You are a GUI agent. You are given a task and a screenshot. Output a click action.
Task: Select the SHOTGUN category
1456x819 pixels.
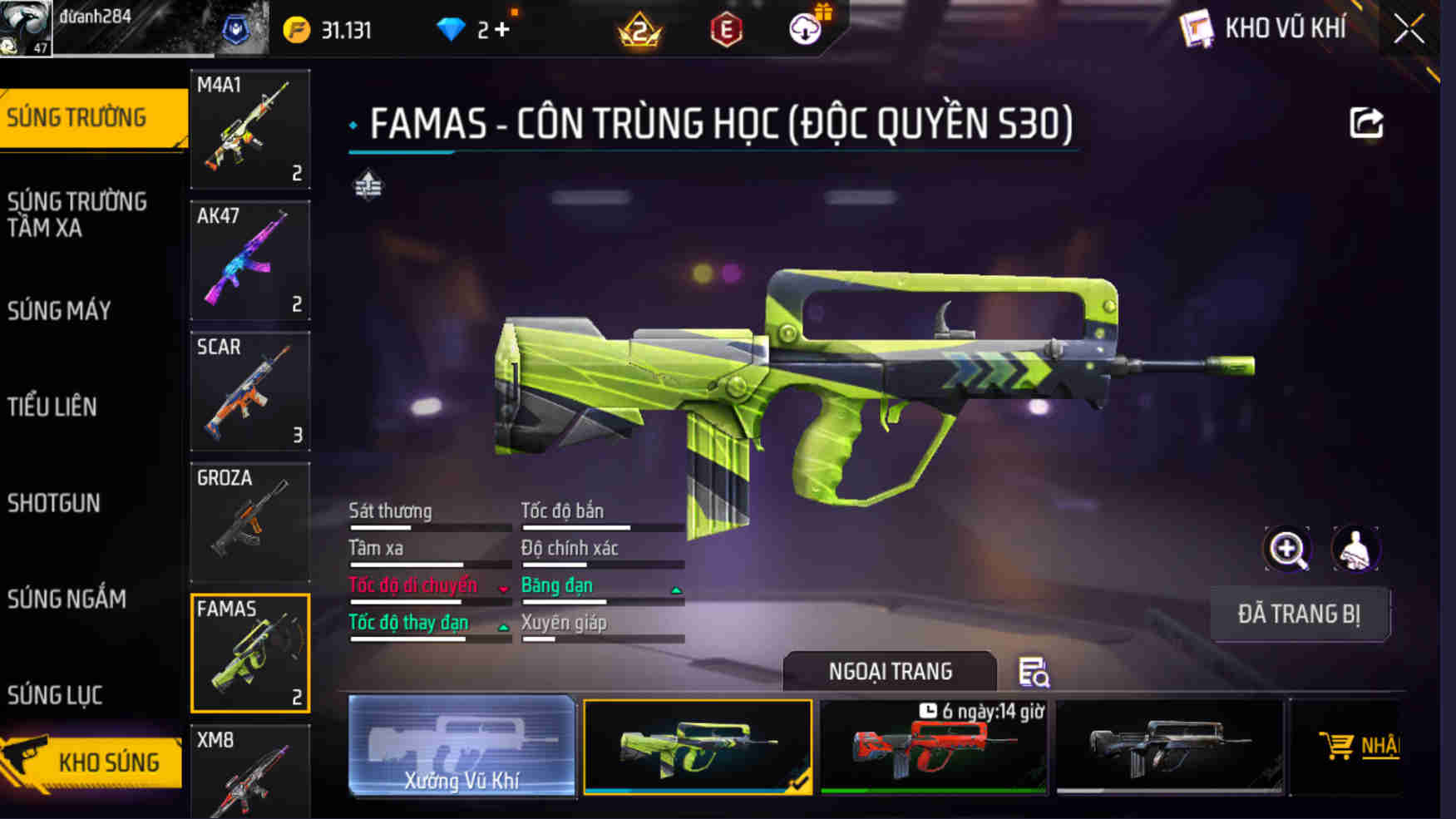pos(55,503)
